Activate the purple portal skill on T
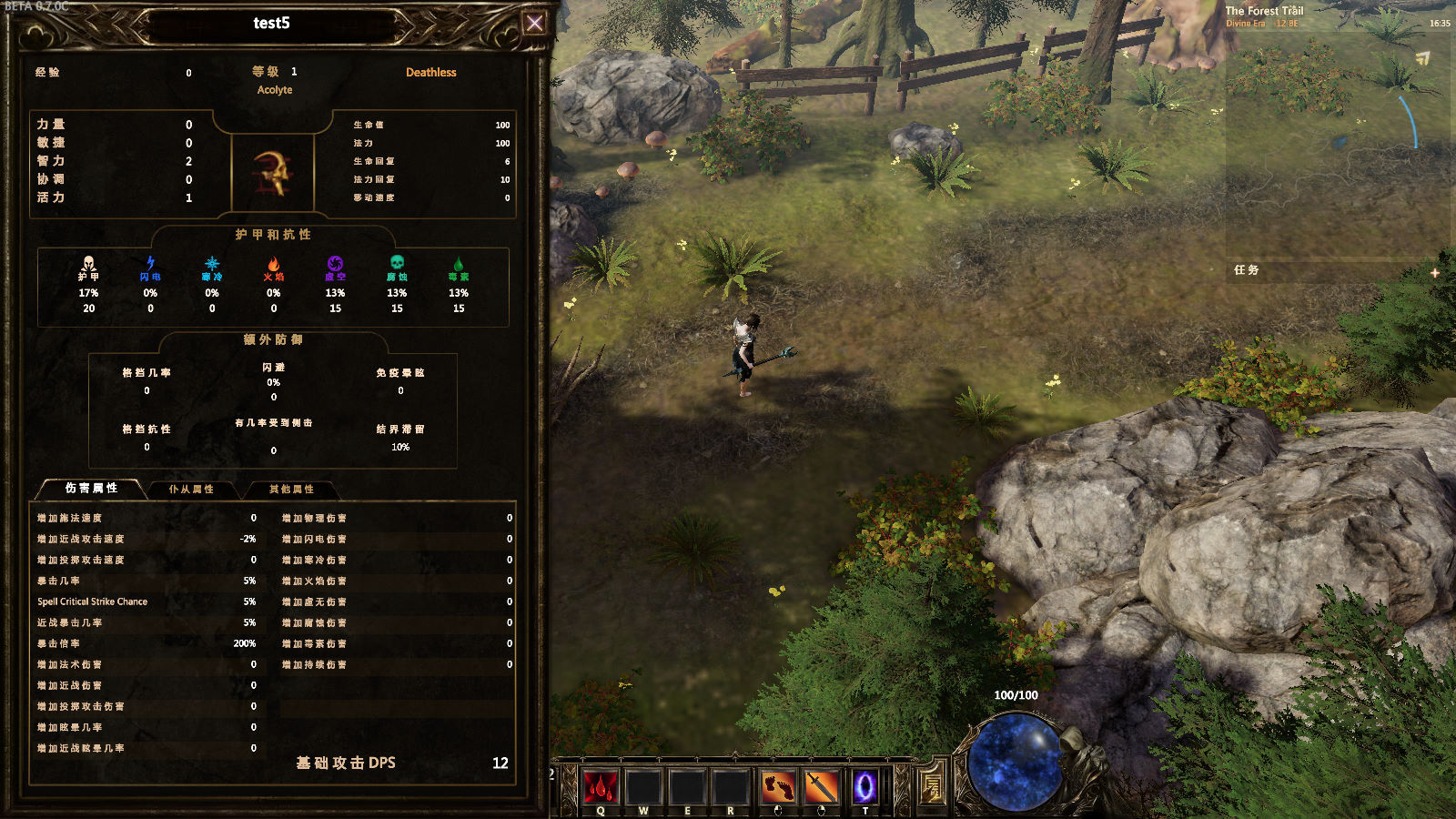Viewport: 1456px width, 819px height. coord(864,786)
